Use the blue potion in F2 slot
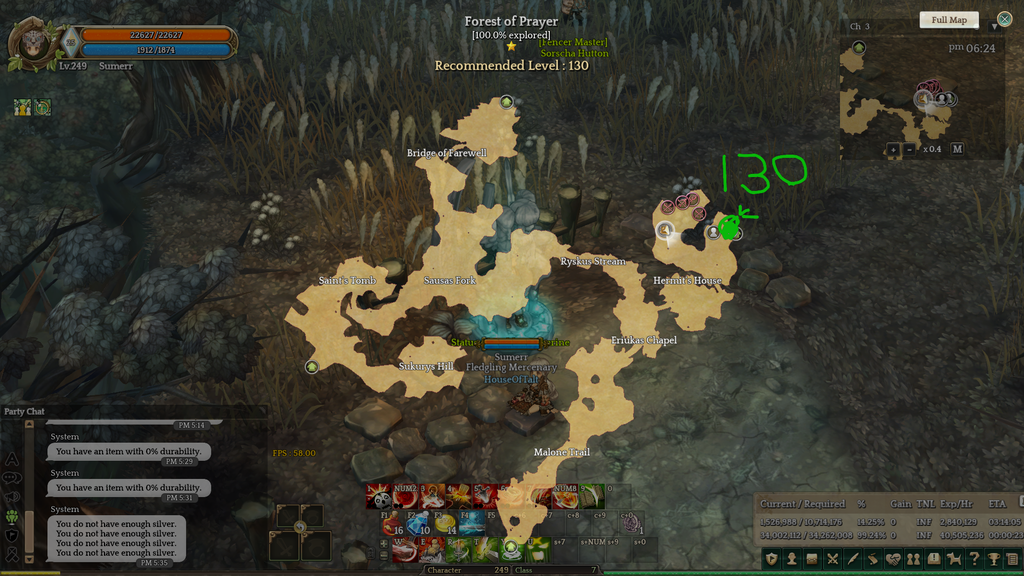 coord(418,524)
